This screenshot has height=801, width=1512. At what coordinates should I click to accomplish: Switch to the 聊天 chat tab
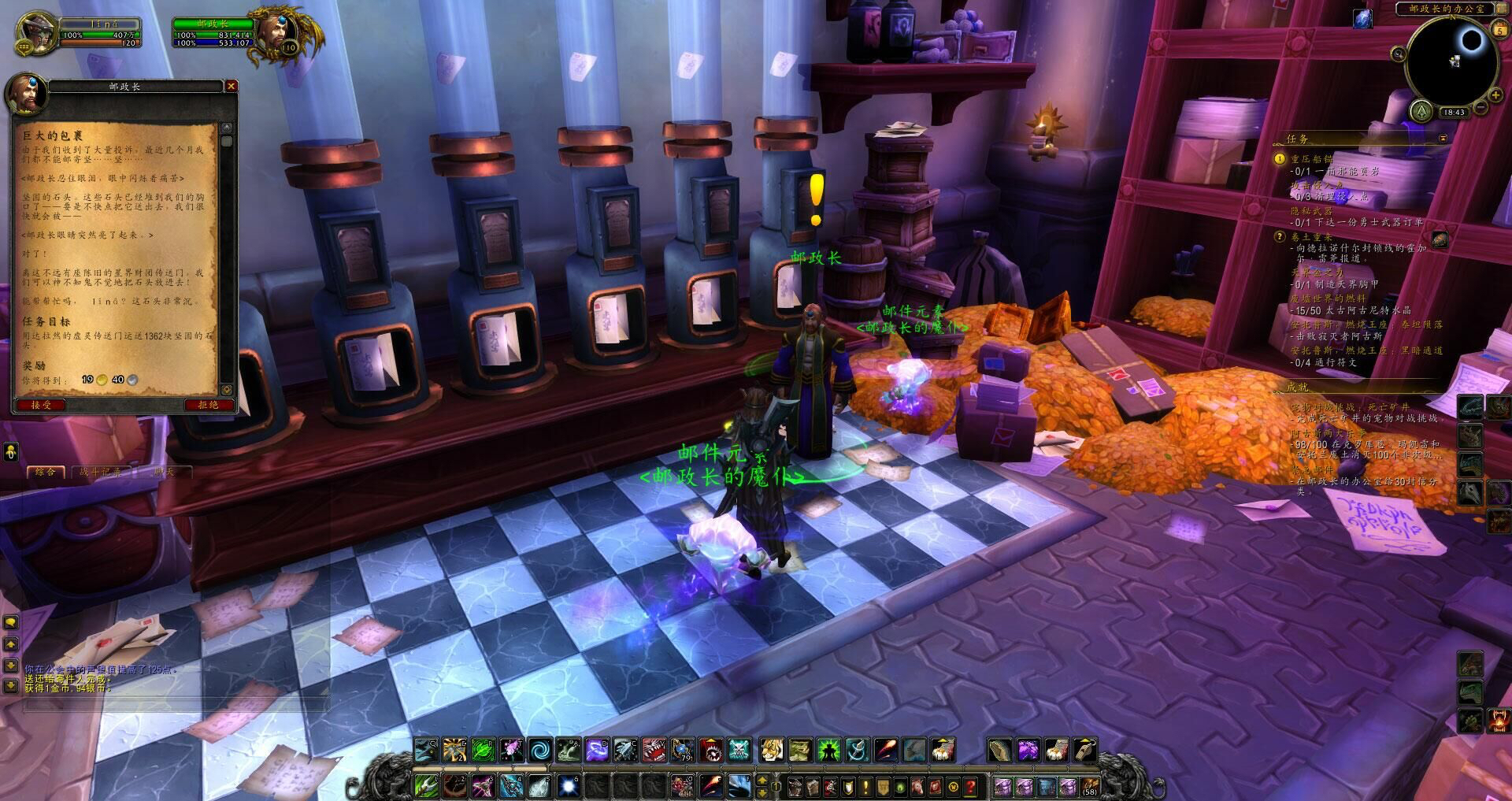[164, 471]
